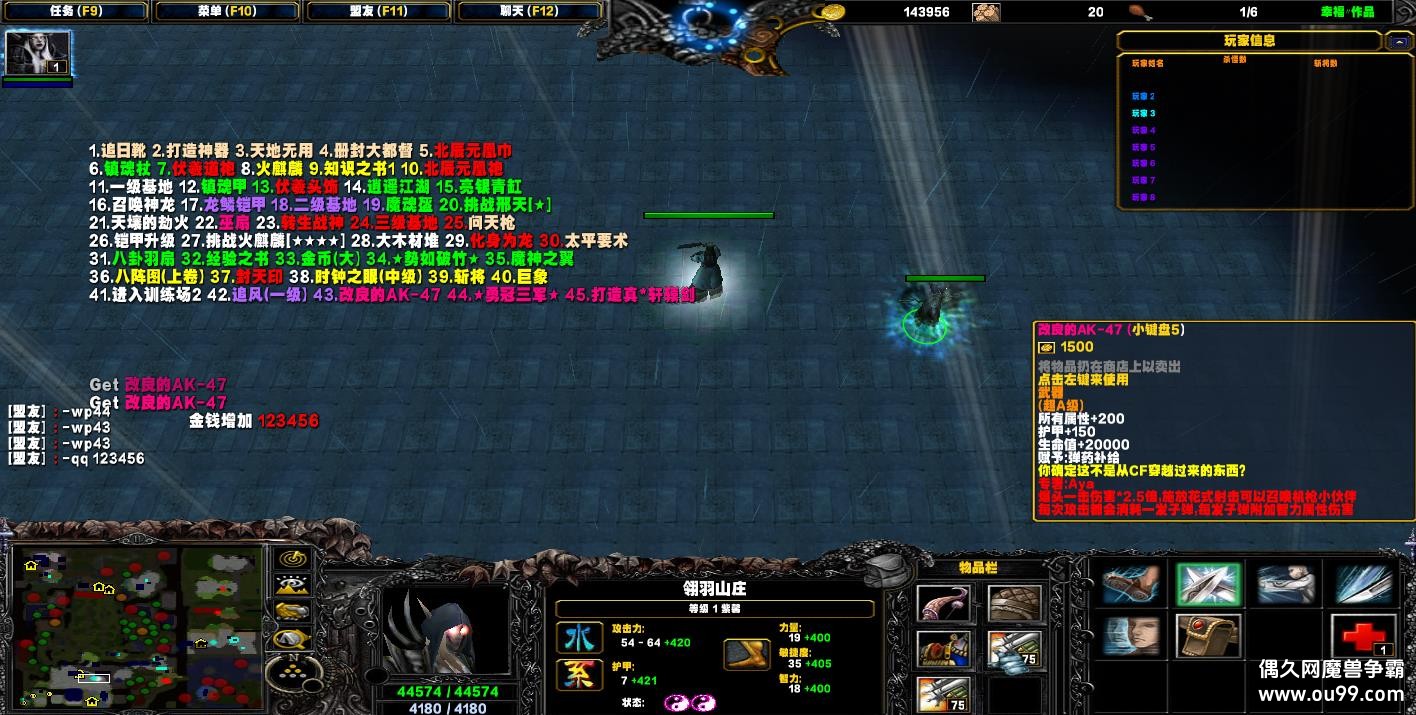Open the 聊天 (F12) chat log
The image size is (1416, 715).
530,12
